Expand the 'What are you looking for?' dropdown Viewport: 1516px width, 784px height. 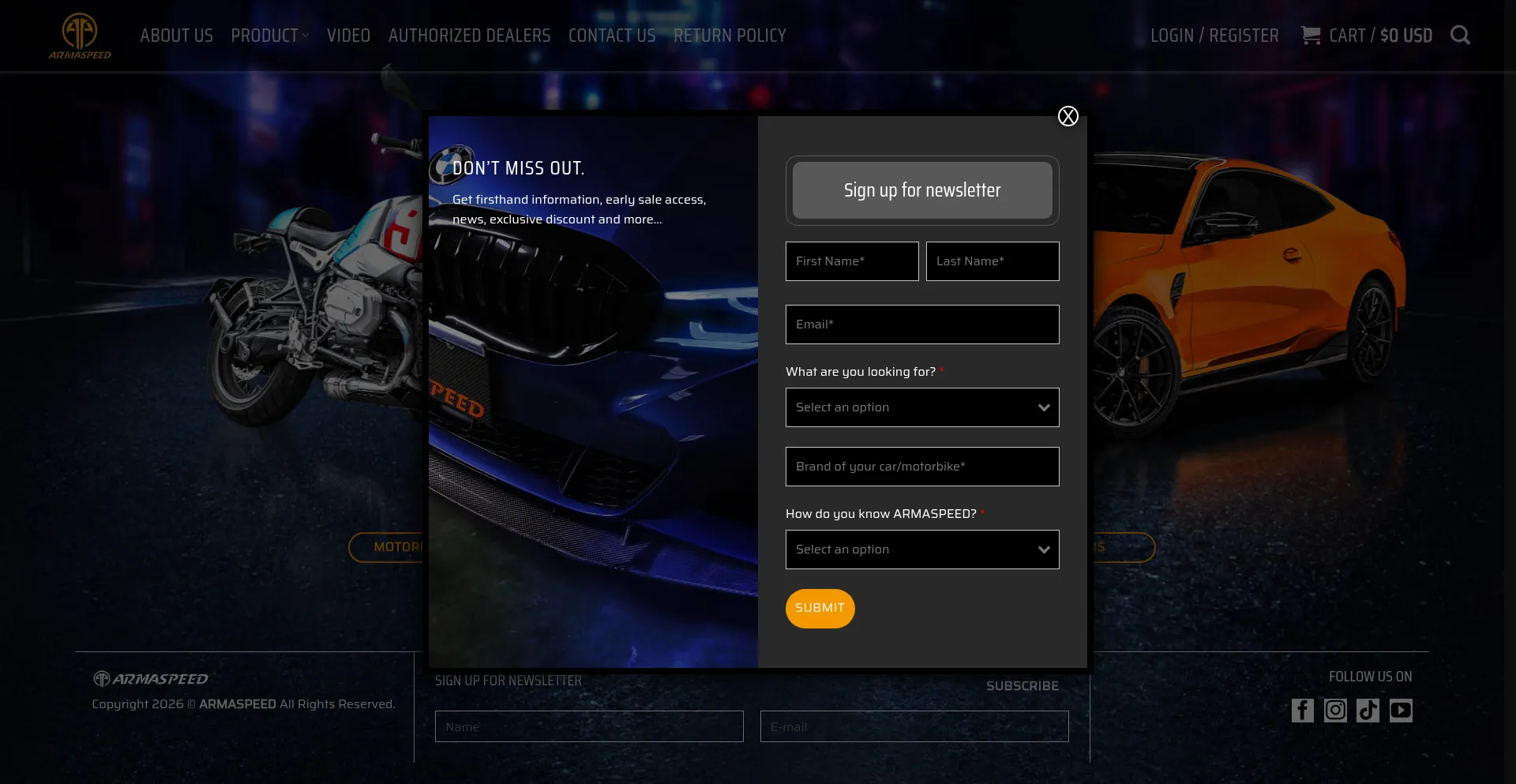(921, 407)
